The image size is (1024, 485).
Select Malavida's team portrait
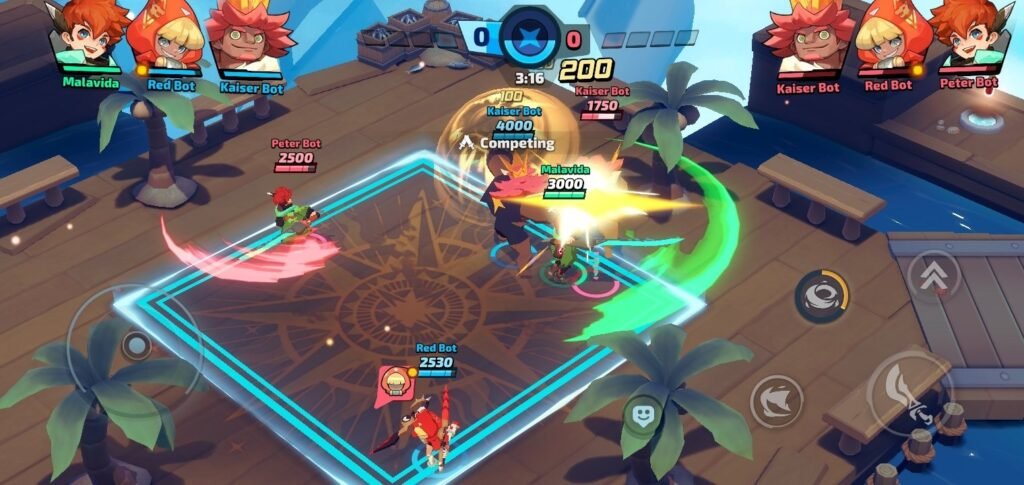(89, 36)
